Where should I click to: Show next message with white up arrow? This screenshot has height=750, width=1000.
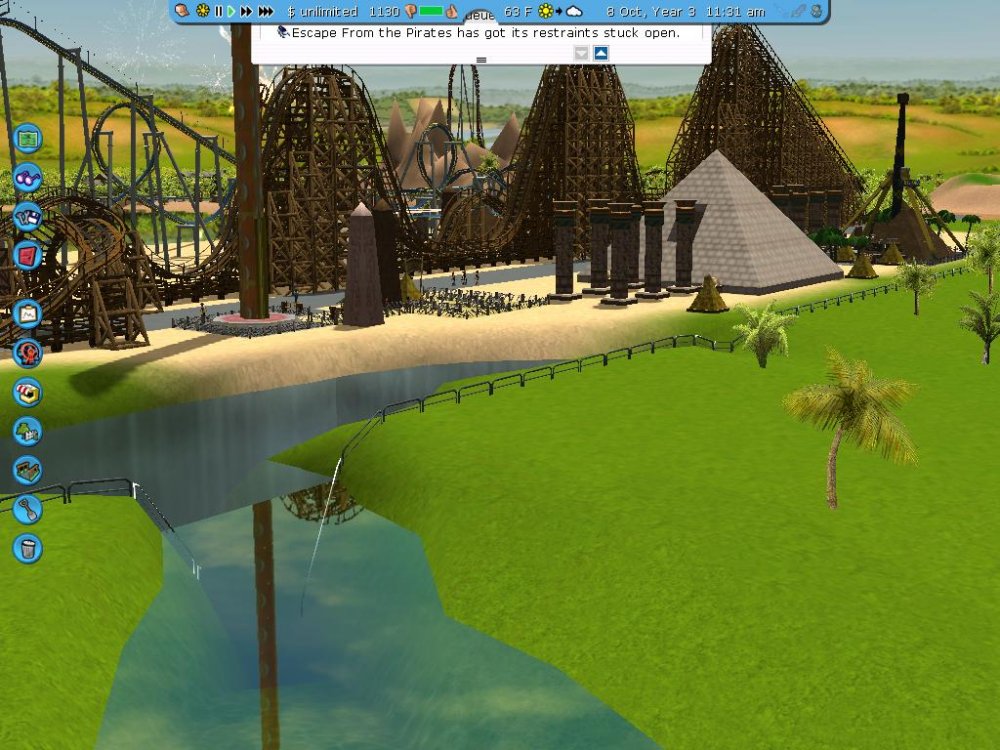tap(601, 53)
